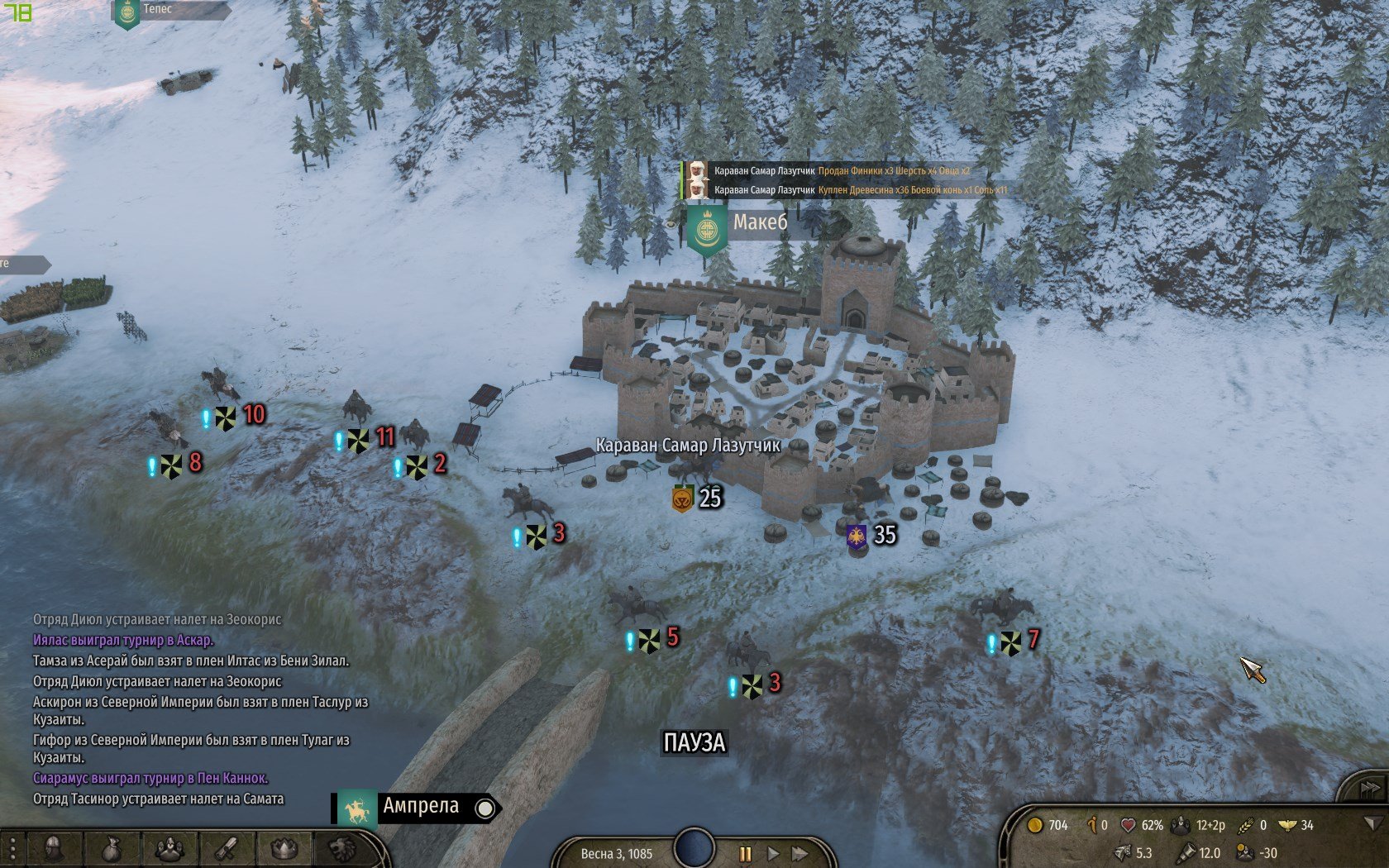1389x868 pixels.
Task: Open the three-dot options menu
Action: (x=12, y=850)
